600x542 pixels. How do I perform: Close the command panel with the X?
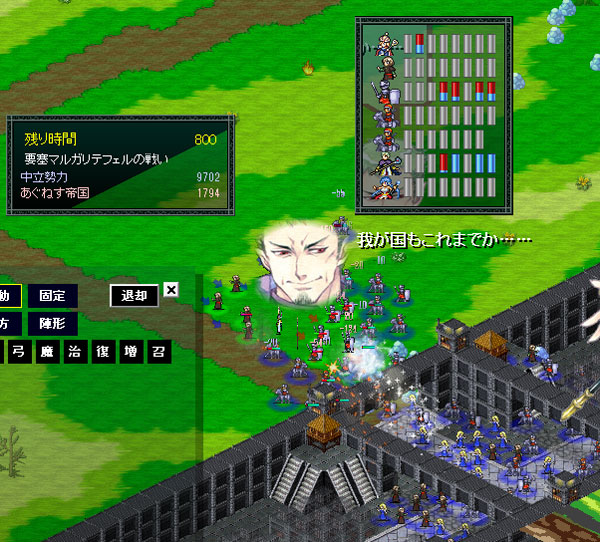click(171, 290)
